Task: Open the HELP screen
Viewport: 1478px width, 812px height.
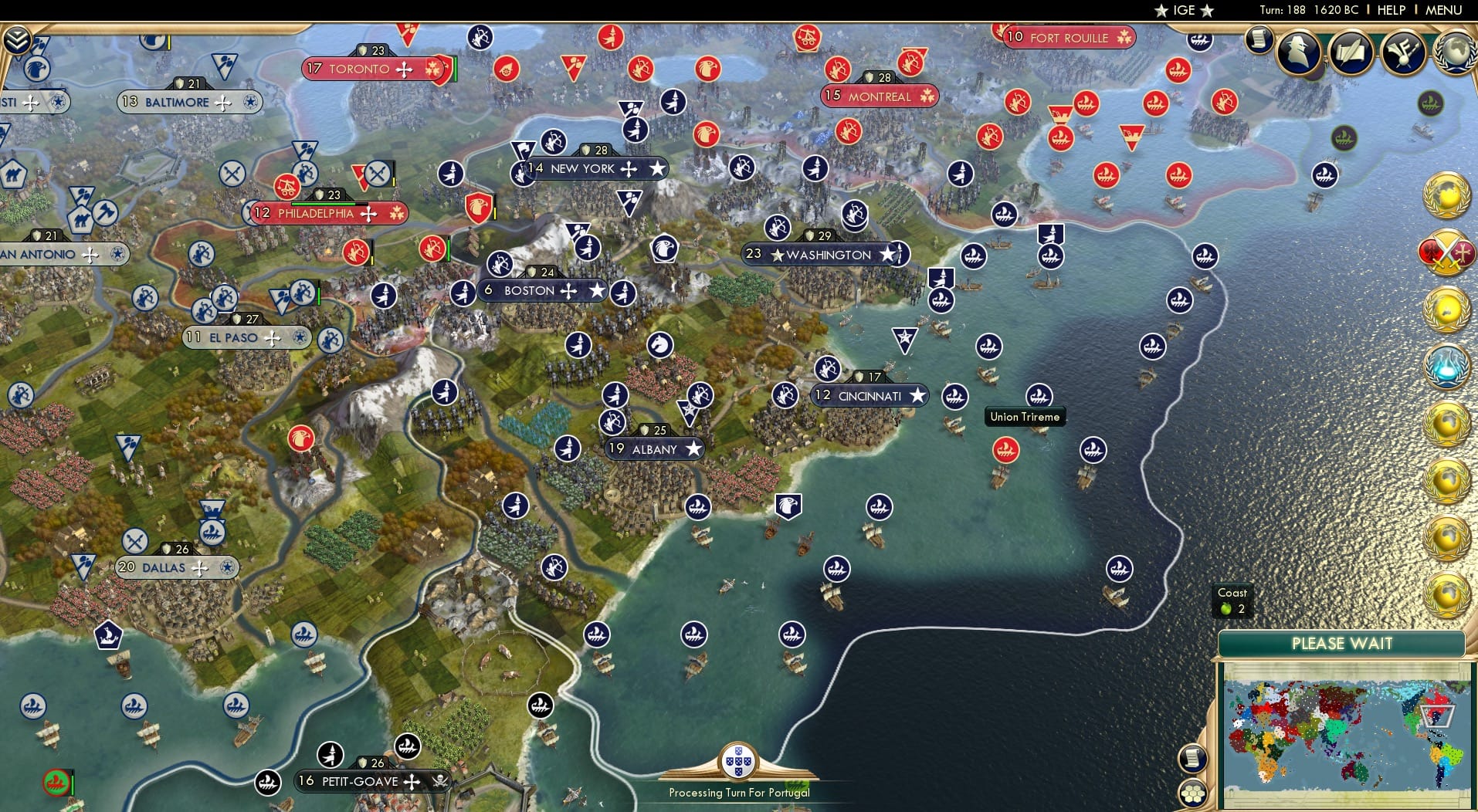Action: pos(1391,10)
